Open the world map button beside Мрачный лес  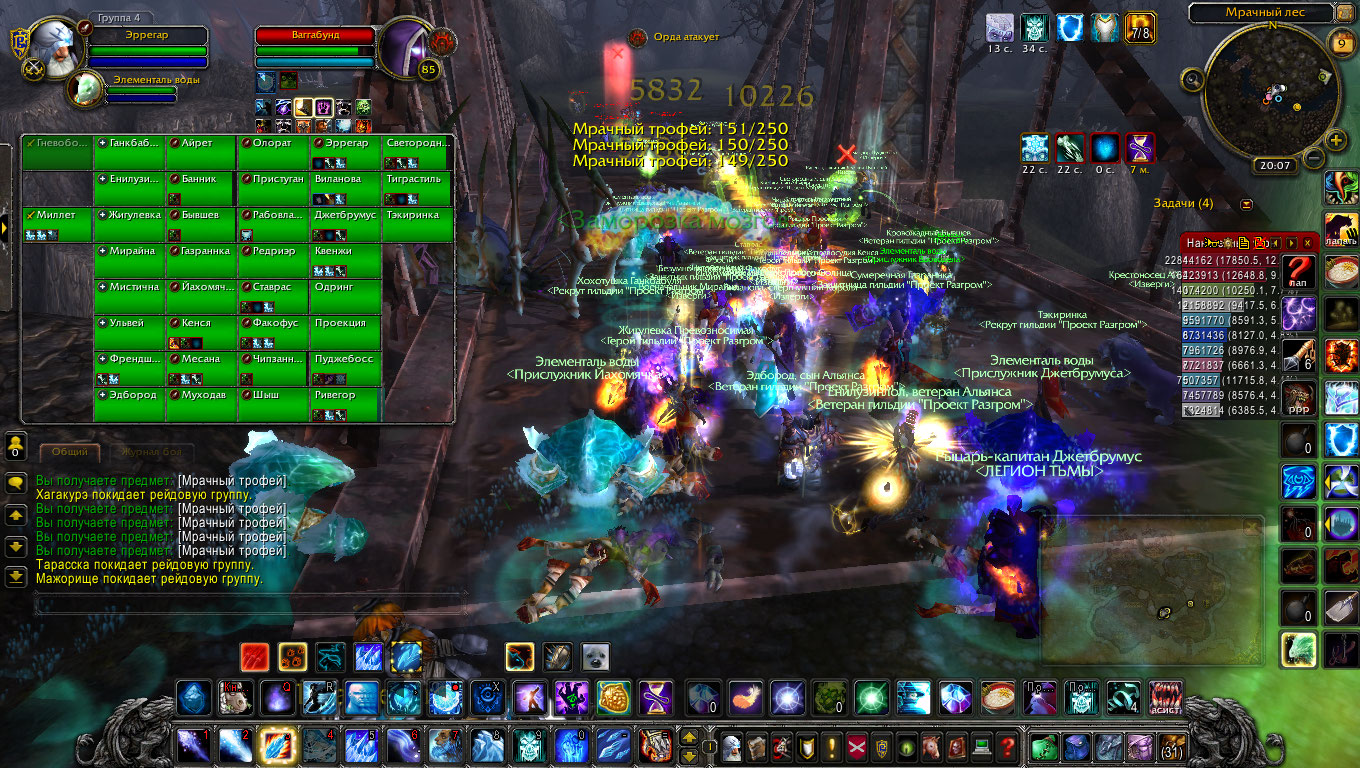tap(1348, 13)
